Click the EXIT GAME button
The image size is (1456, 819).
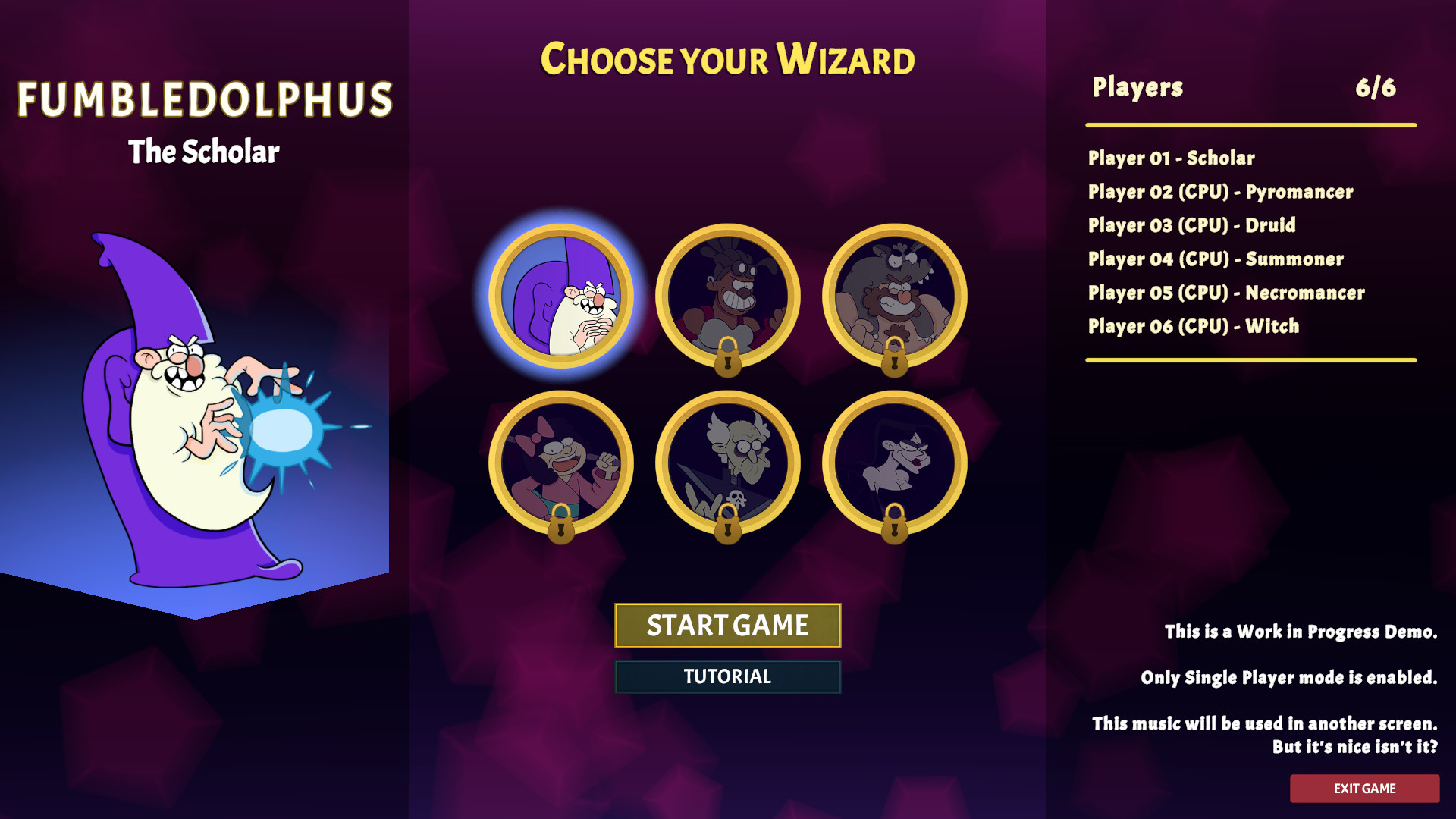pos(1365,788)
